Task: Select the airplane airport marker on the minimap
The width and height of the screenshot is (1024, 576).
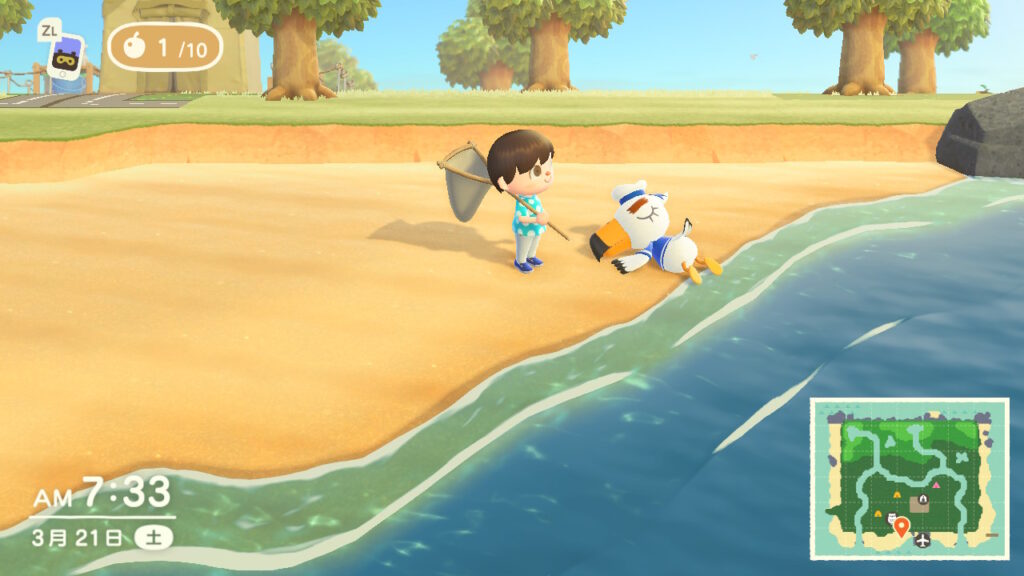Action: pos(922,541)
